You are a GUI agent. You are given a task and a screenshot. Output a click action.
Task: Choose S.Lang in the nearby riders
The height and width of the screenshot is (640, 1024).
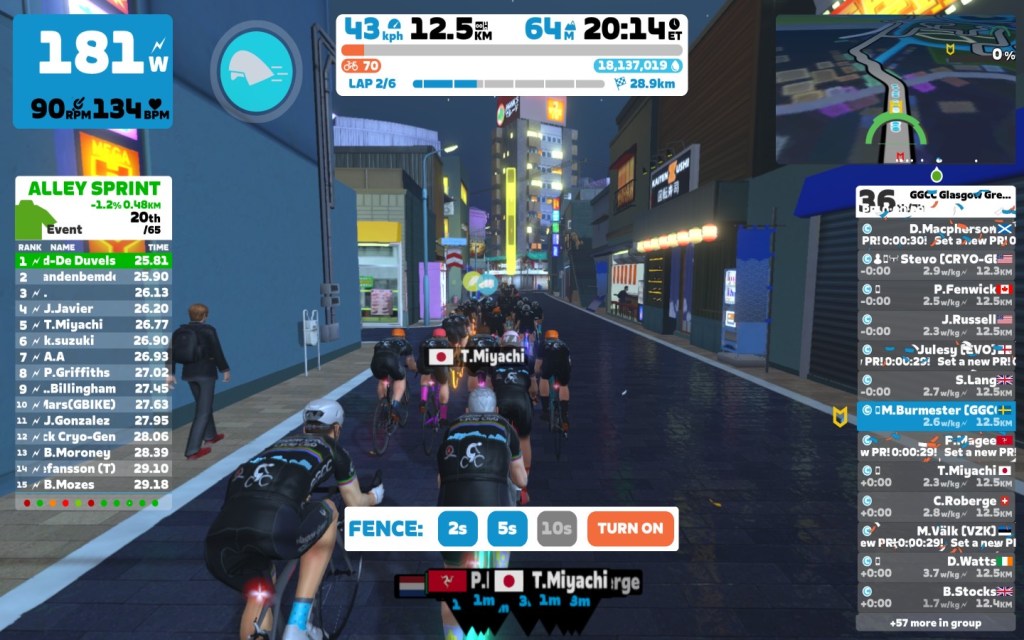(x=936, y=386)
